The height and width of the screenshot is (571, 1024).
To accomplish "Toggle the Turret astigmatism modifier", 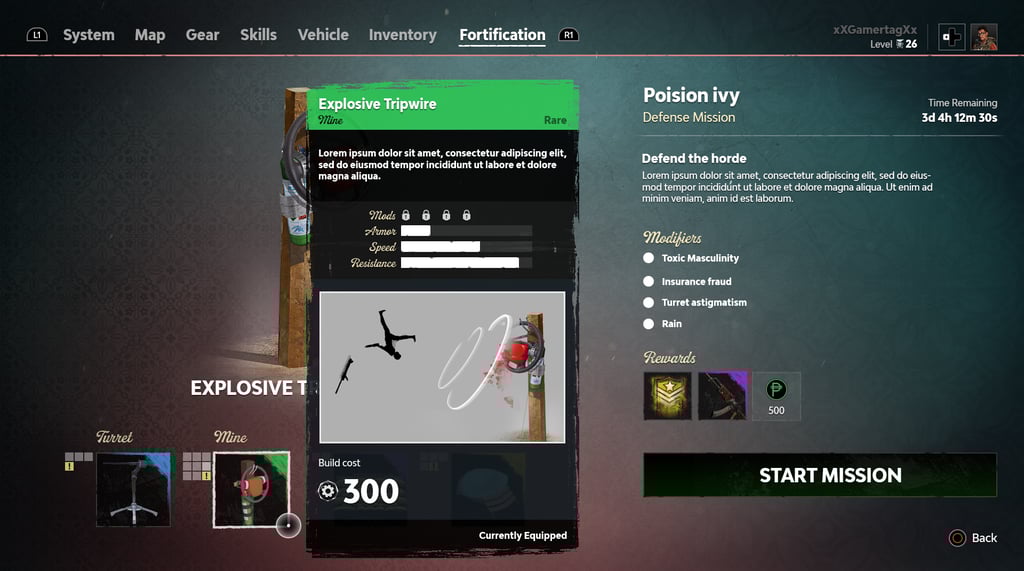I will point(649,303).
